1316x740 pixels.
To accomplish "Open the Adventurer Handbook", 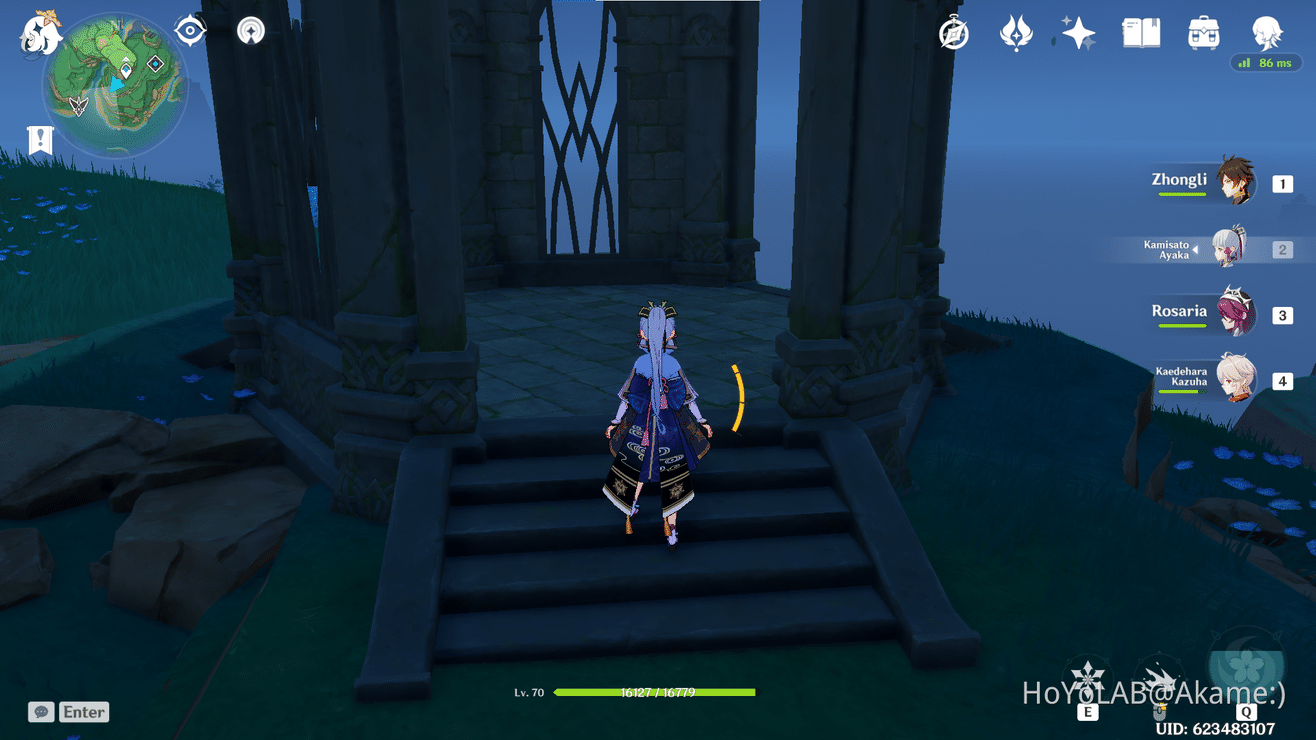I will (1140, 32).
